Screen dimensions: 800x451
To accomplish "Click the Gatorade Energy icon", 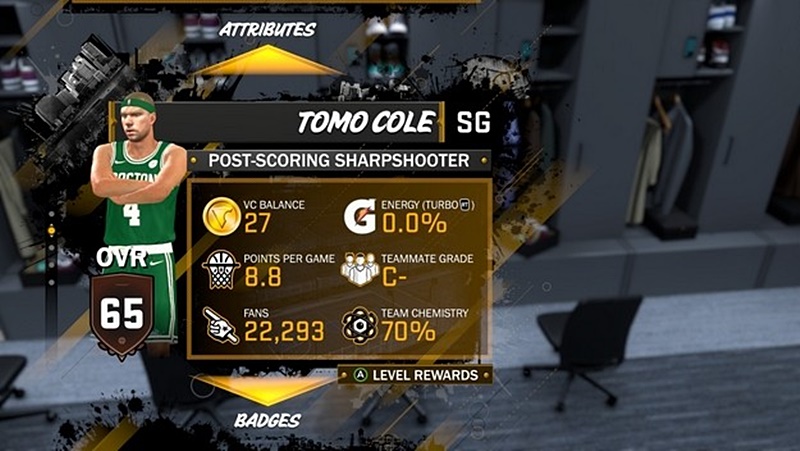I will coord(359,214).
